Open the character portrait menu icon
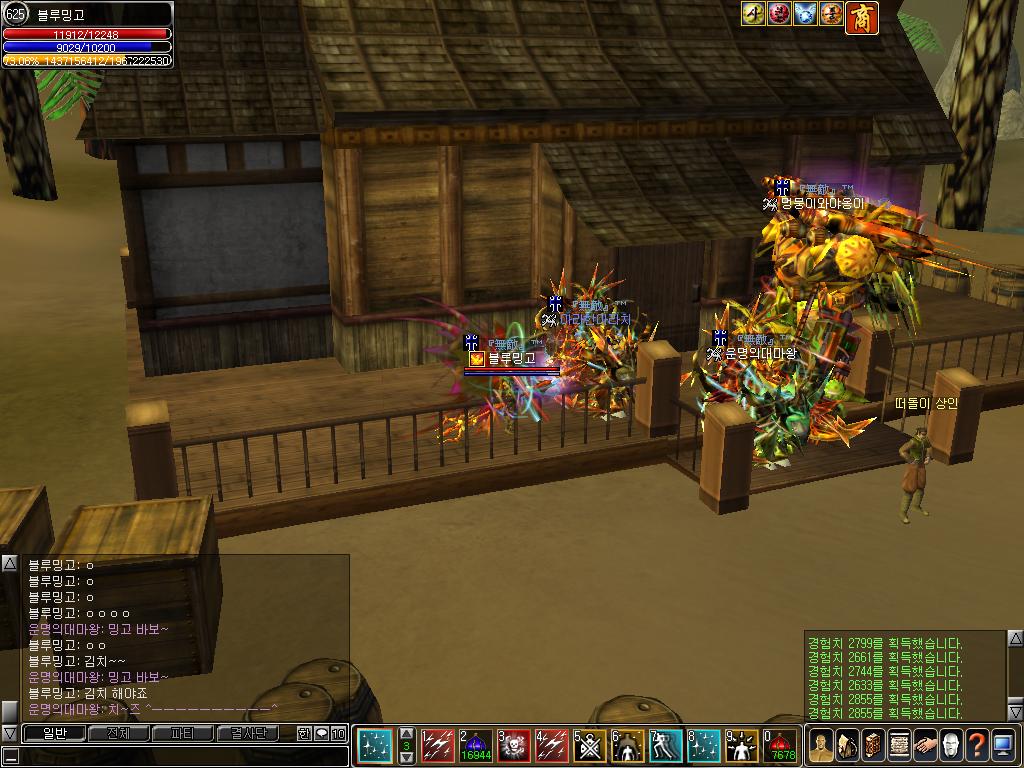The width and height of the screenshot is (1024, 768). click(820, 746)
